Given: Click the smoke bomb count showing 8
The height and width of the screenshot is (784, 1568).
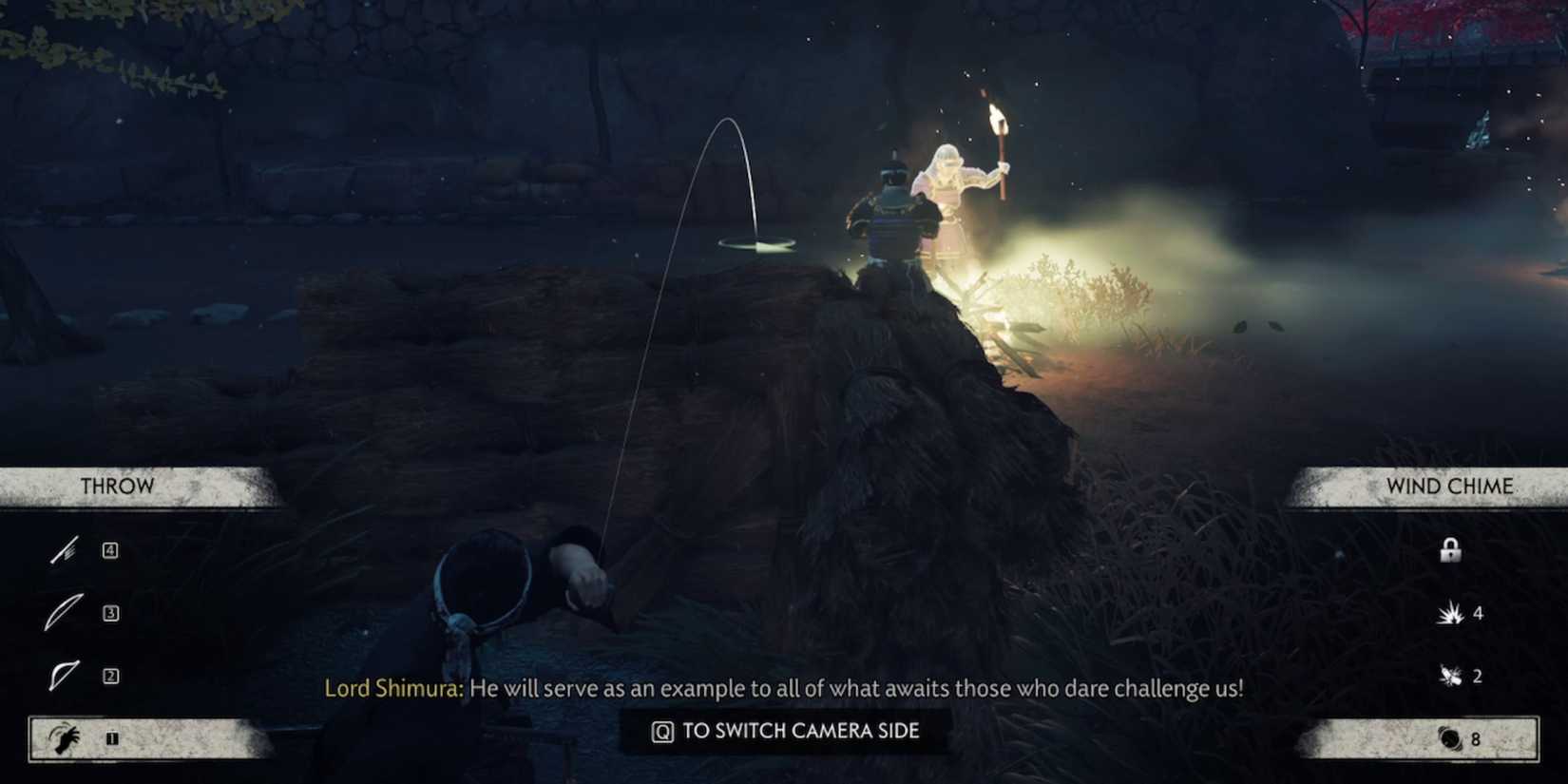Looking at the screenshot, I should pyautogui.click(x=1476, y=736).
